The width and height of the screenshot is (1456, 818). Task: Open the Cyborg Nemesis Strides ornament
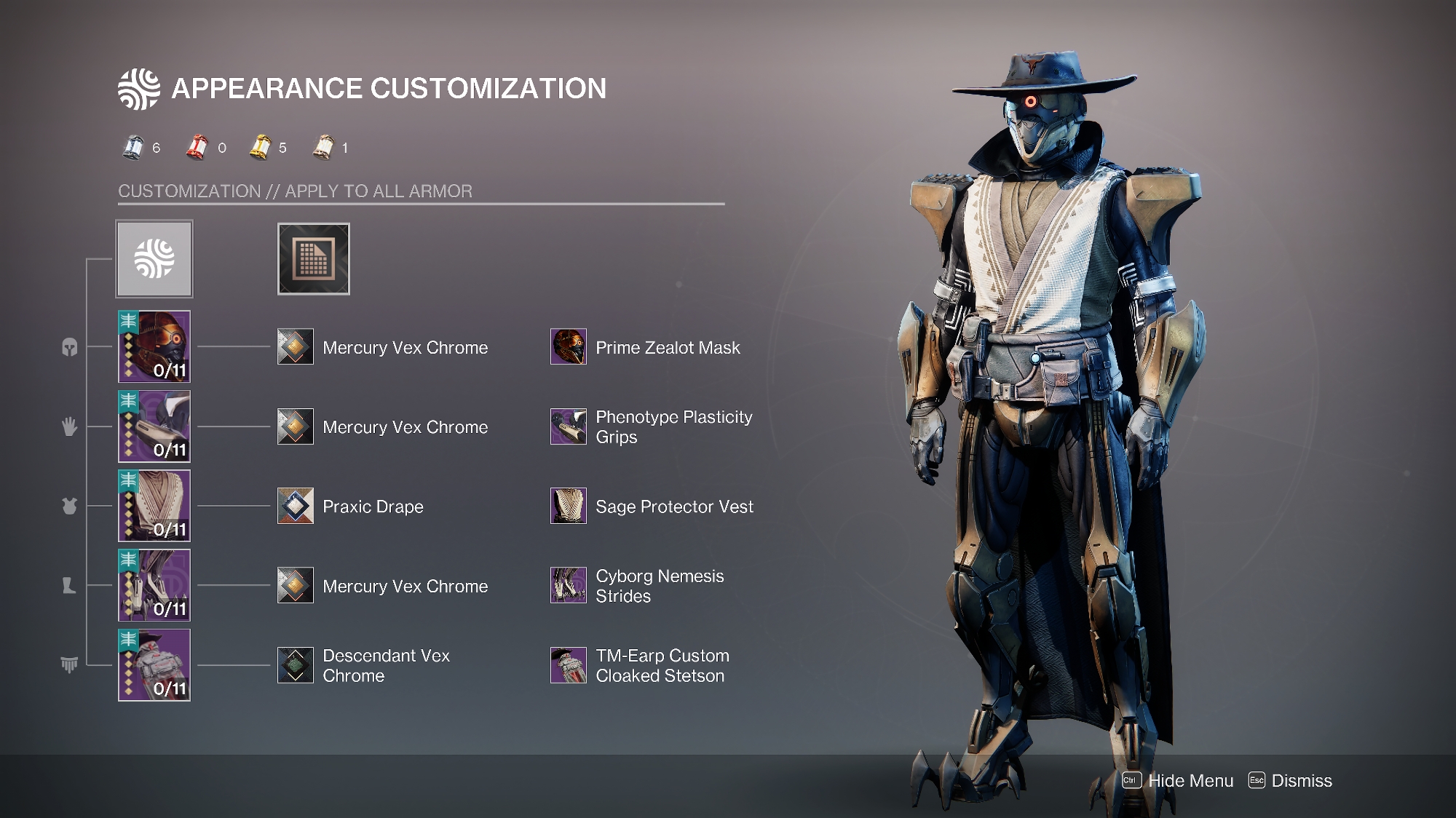(569, 585)
